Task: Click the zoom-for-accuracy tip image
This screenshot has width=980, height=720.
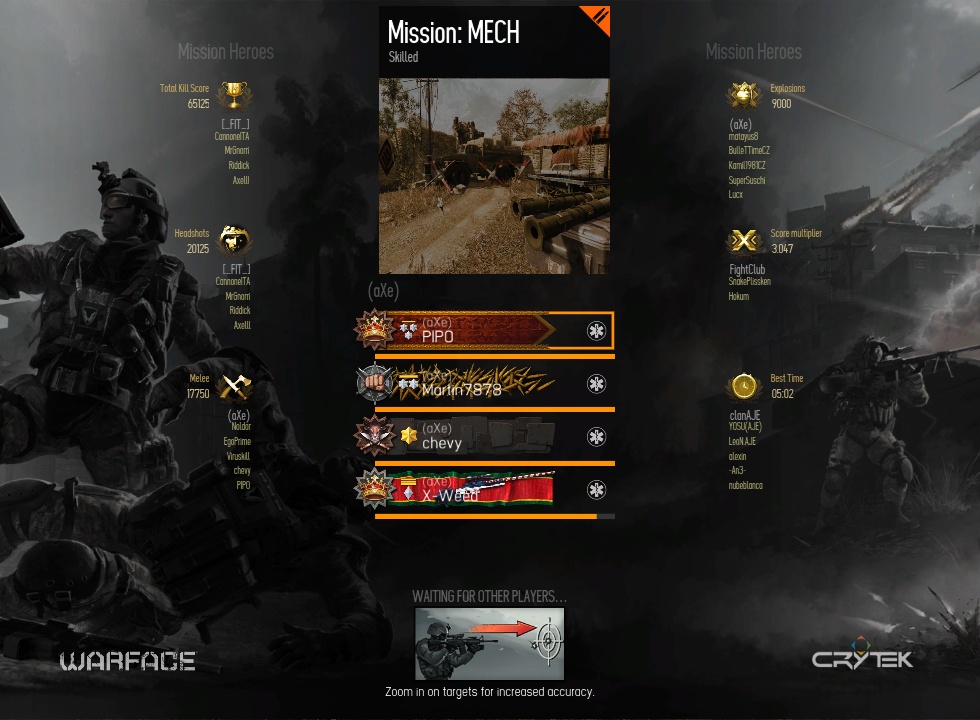Action: click(x=490, y=644)
